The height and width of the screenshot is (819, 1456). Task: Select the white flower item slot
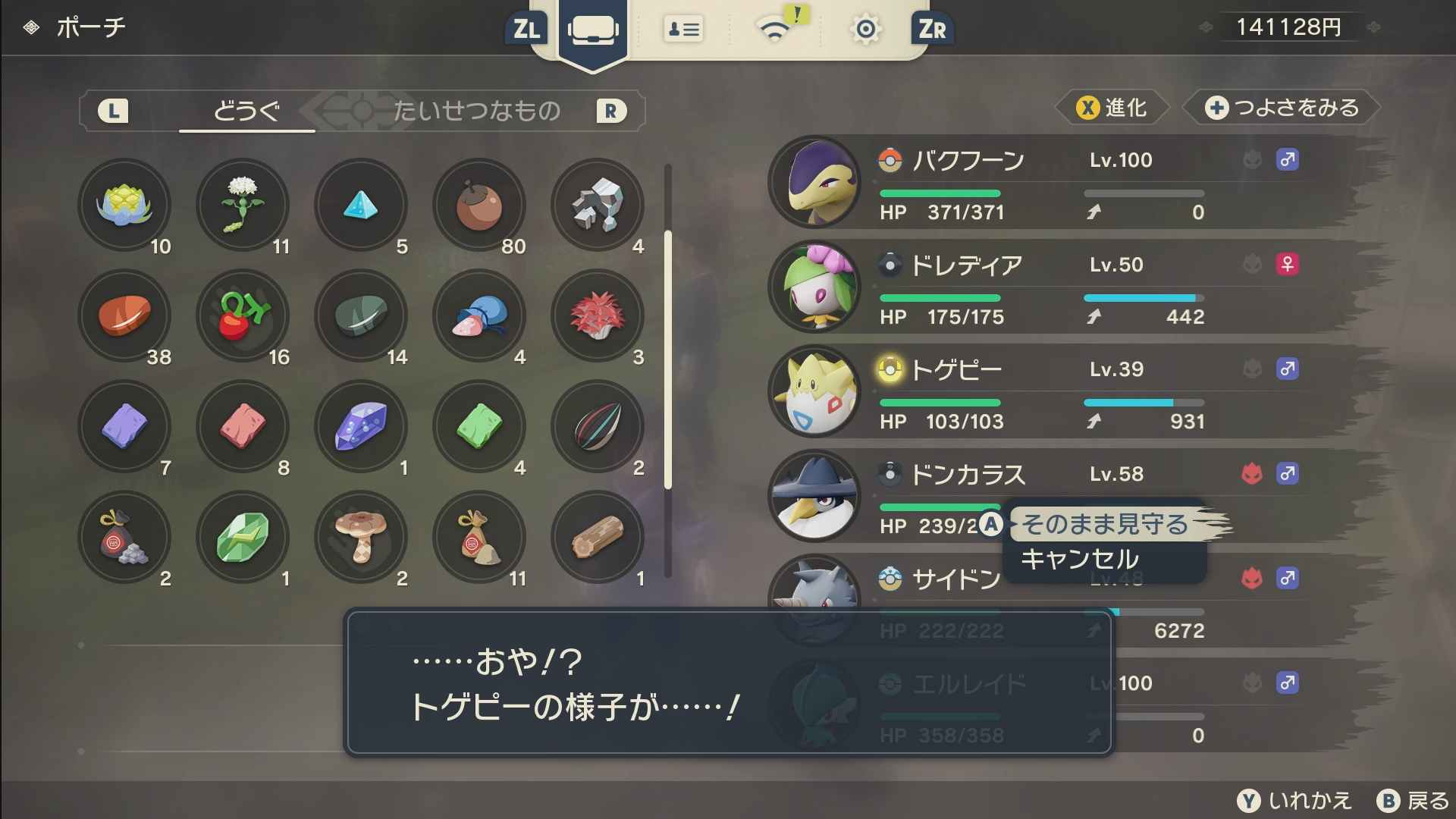[243, 205]
